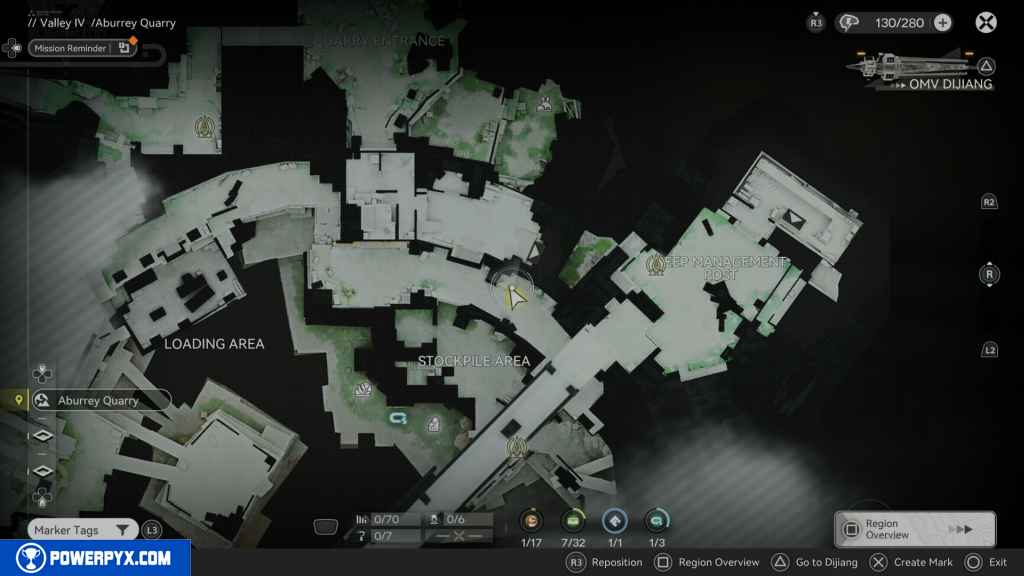This screenshot has height=576, width=1024.
Task: Click the teal loop marker in Stockpile Area
Action: 399,417
